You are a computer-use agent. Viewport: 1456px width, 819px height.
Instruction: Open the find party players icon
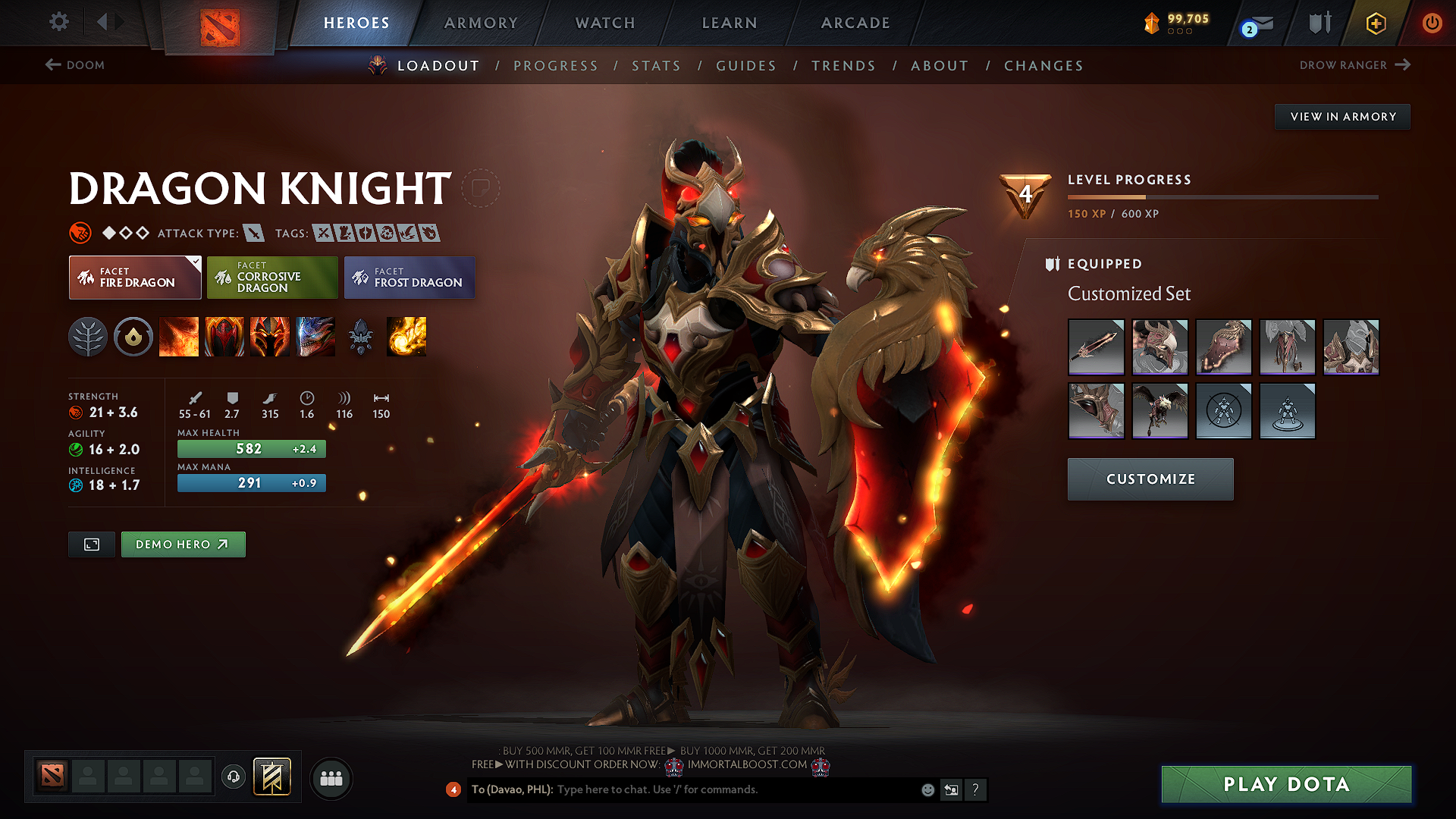(331, 777)
